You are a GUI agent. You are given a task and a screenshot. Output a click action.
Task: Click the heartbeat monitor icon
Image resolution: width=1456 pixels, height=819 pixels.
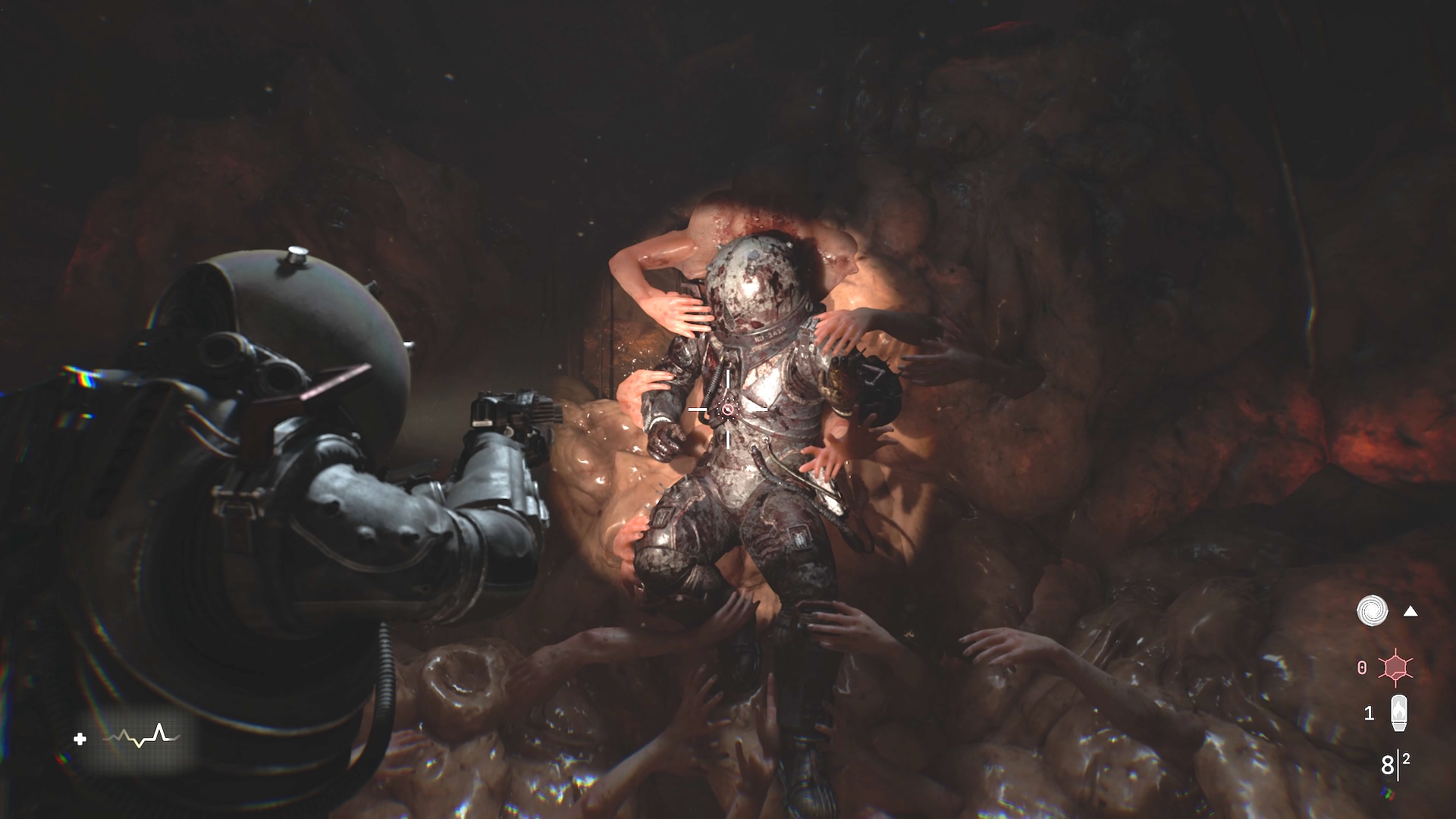[x=141, y=736]
